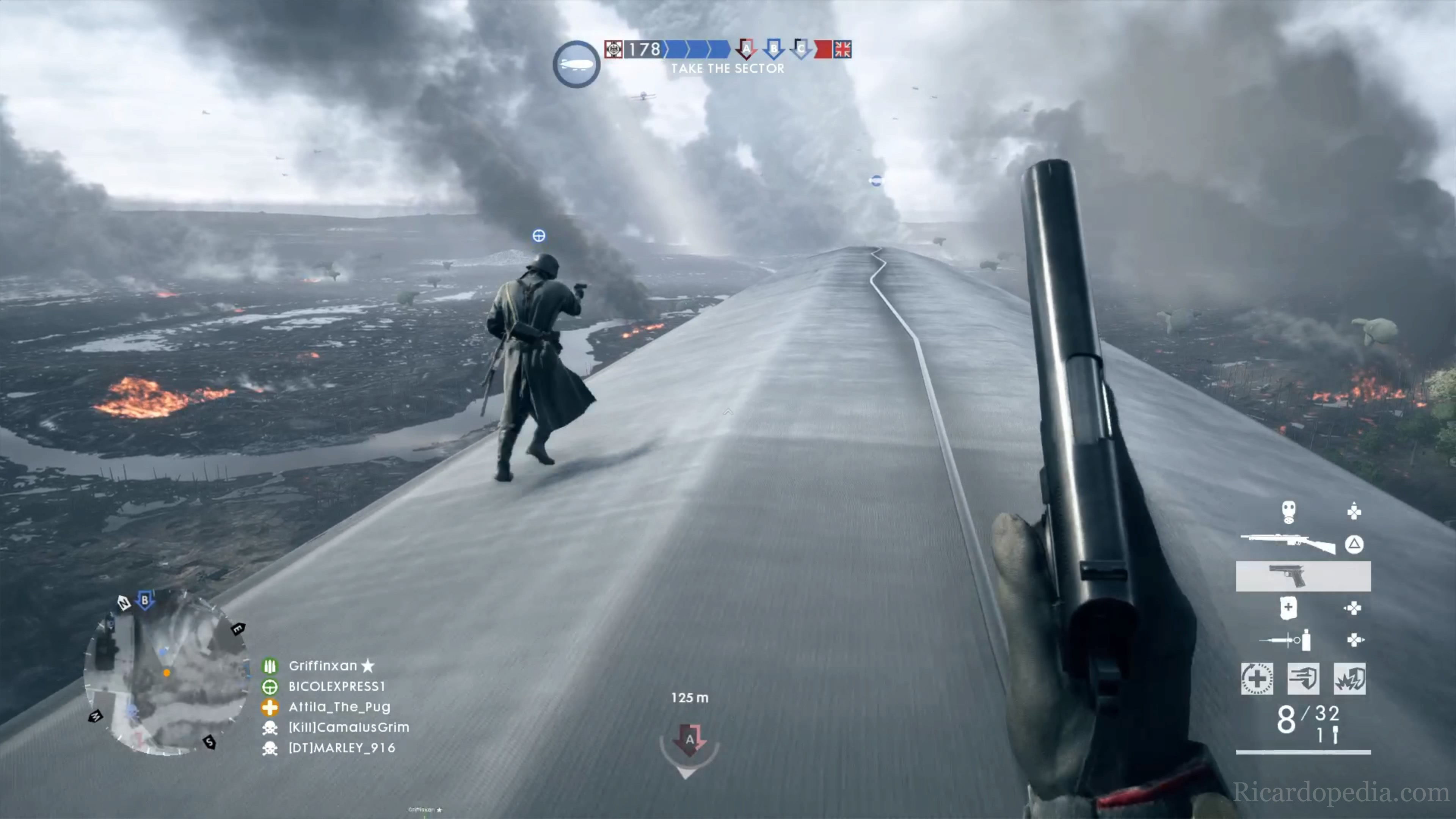Click the medic cross perk icon
Screen dimensions: 1456x819
coord(1257,678)
